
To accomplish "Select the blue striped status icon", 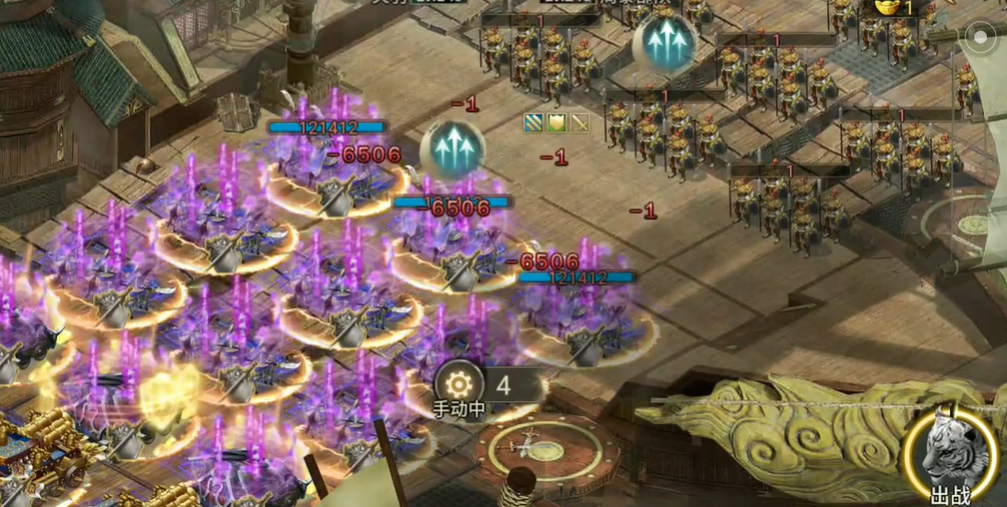I will [x=534, y=123].
